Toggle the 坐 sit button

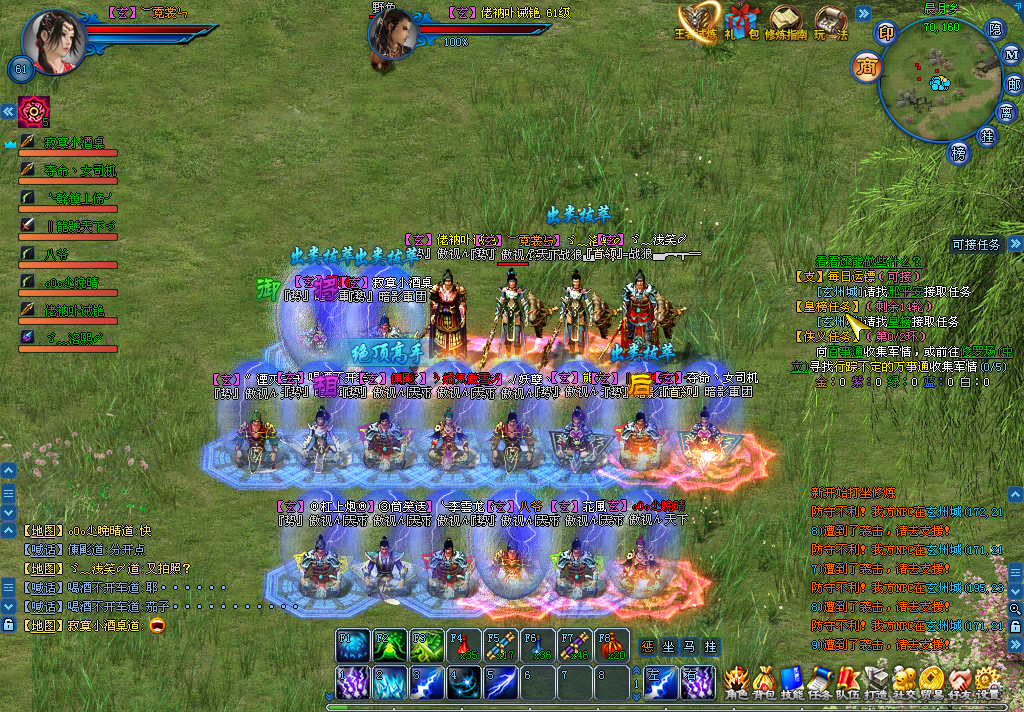tap(668, 646)
